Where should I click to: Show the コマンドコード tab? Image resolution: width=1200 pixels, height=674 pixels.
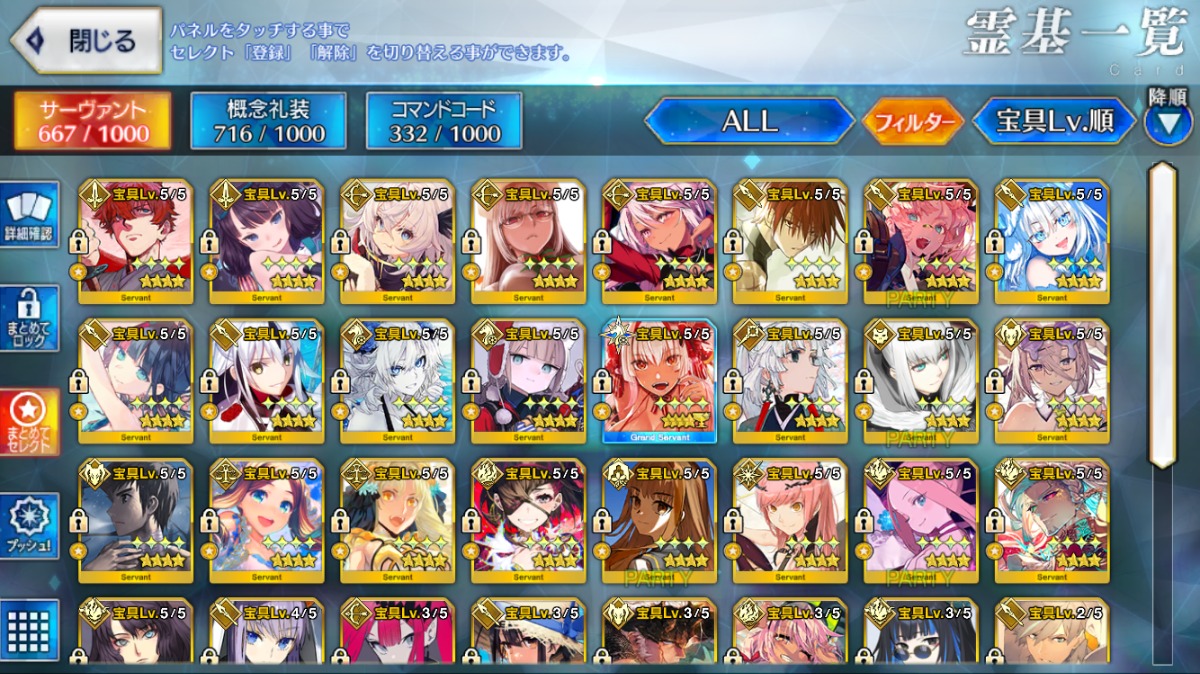point(444,121)
